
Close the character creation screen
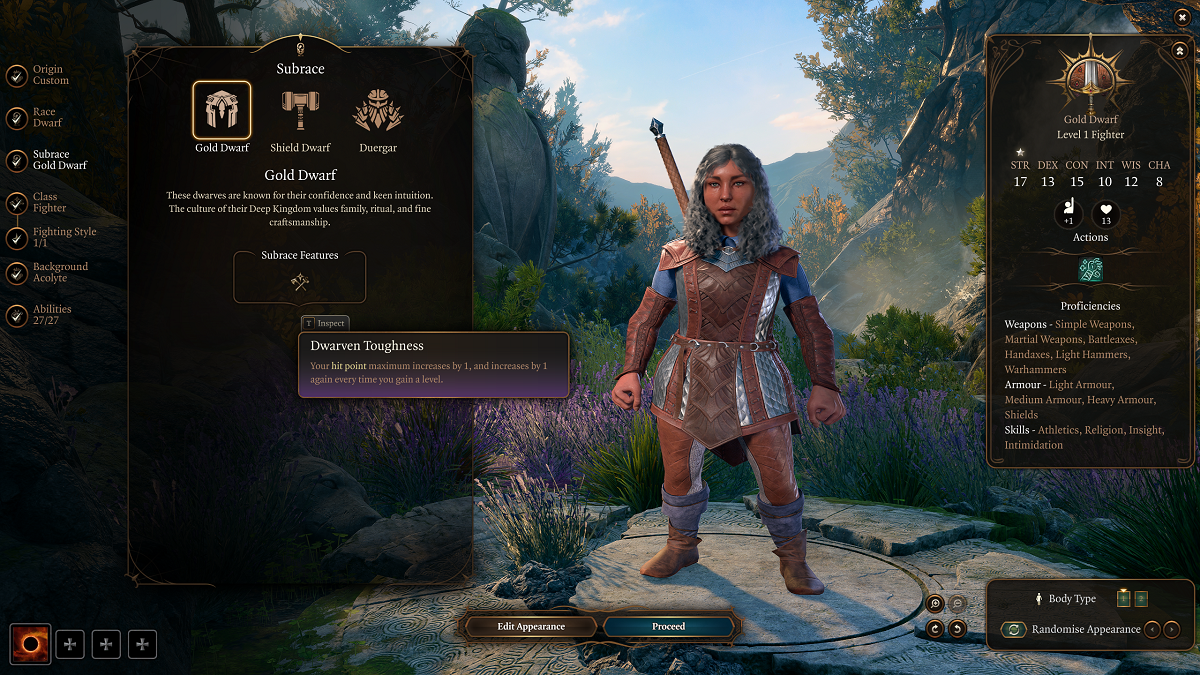(x=1183, y=17)
